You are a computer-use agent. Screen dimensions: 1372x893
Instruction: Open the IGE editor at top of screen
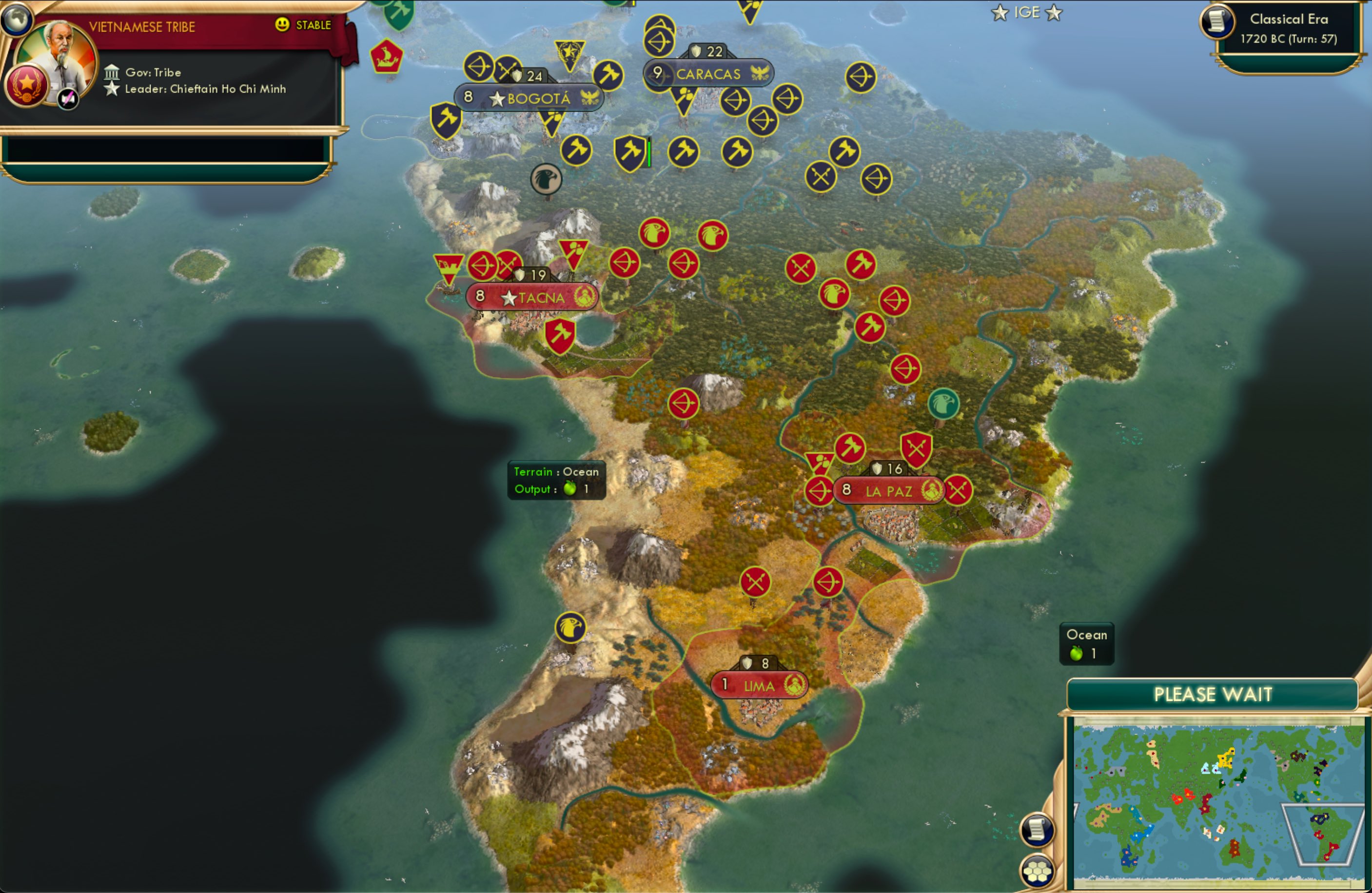1027,12
